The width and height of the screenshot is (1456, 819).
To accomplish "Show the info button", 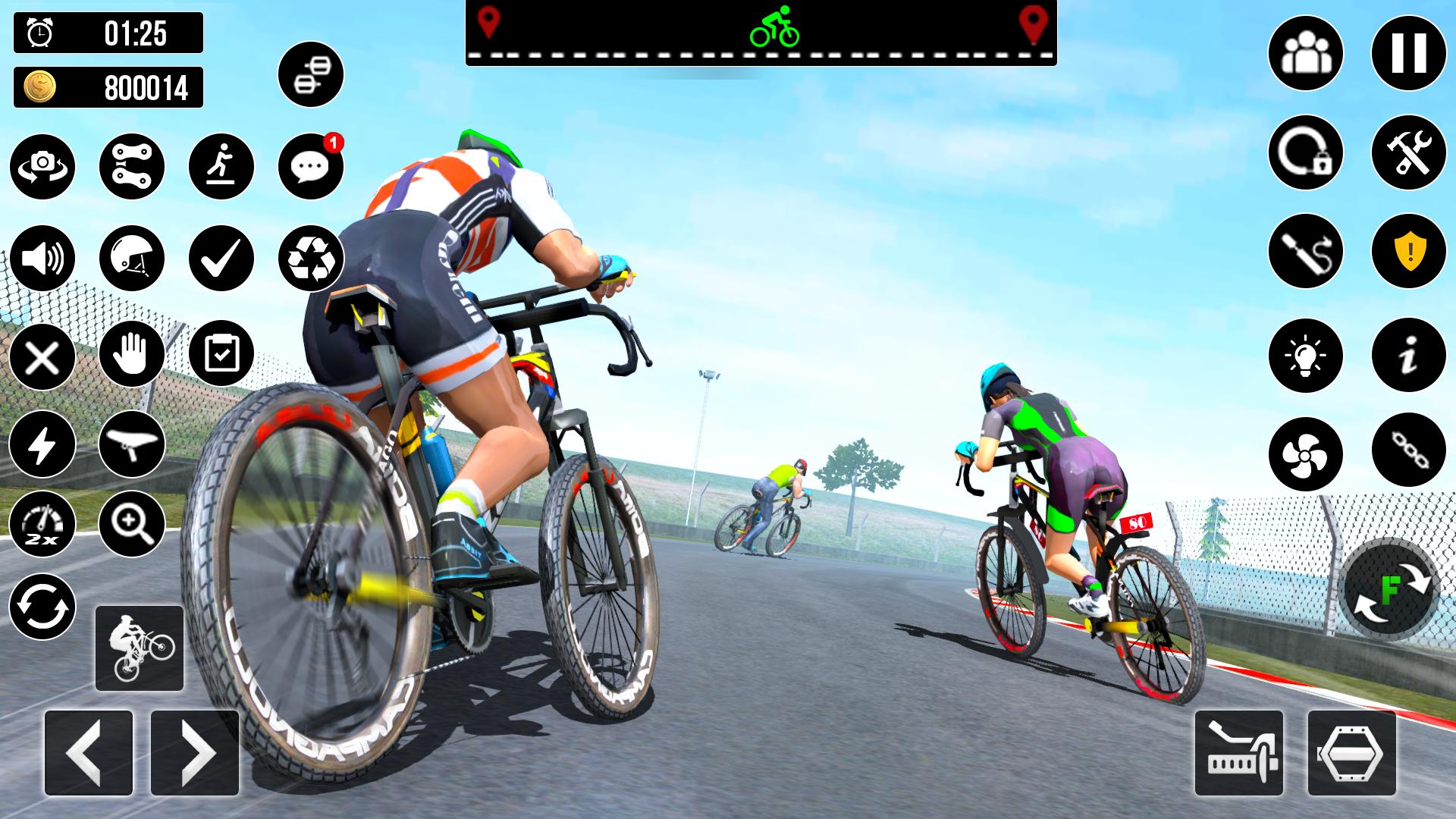I will (x=1408, y=355).
